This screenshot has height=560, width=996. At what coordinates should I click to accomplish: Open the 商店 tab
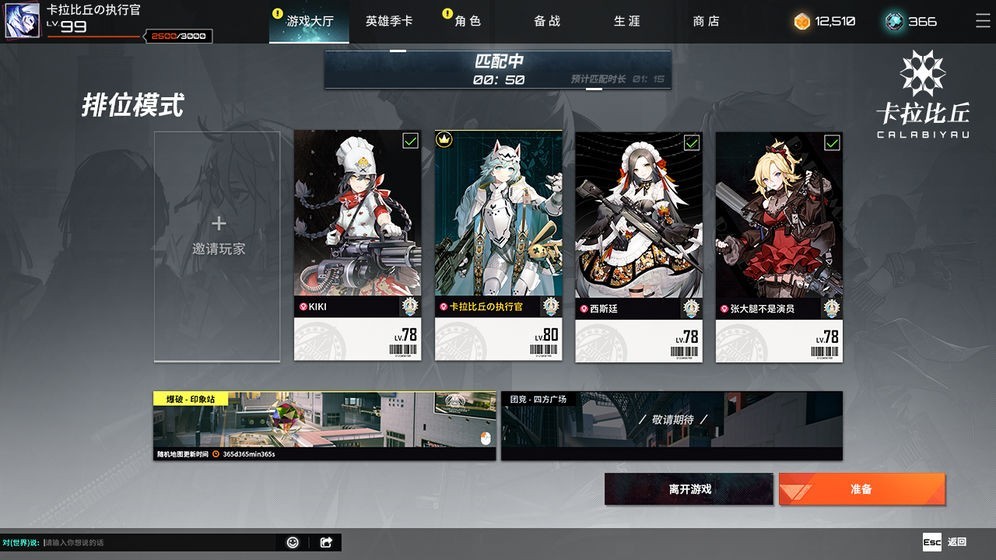(x=706, y=21)
